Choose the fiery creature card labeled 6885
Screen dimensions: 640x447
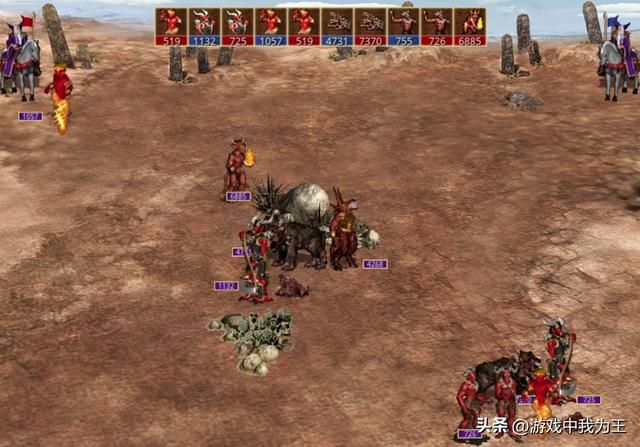pyautogui.click(x=470, y=26)
